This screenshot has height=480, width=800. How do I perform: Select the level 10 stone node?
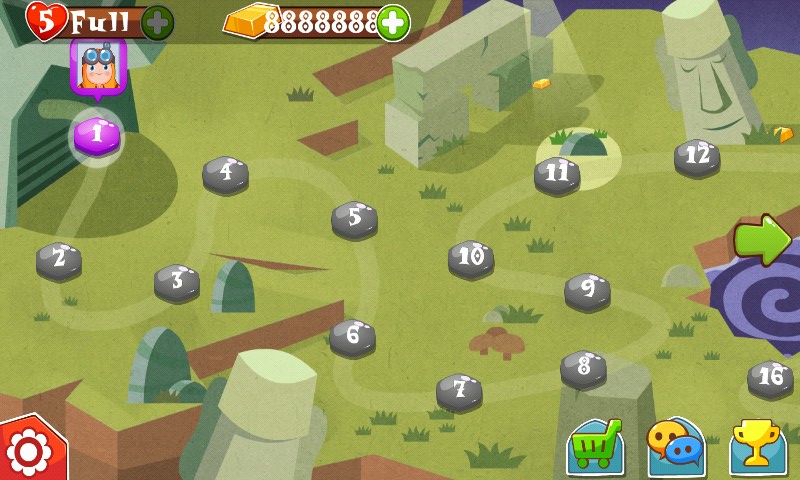click(x=470, y=258)
